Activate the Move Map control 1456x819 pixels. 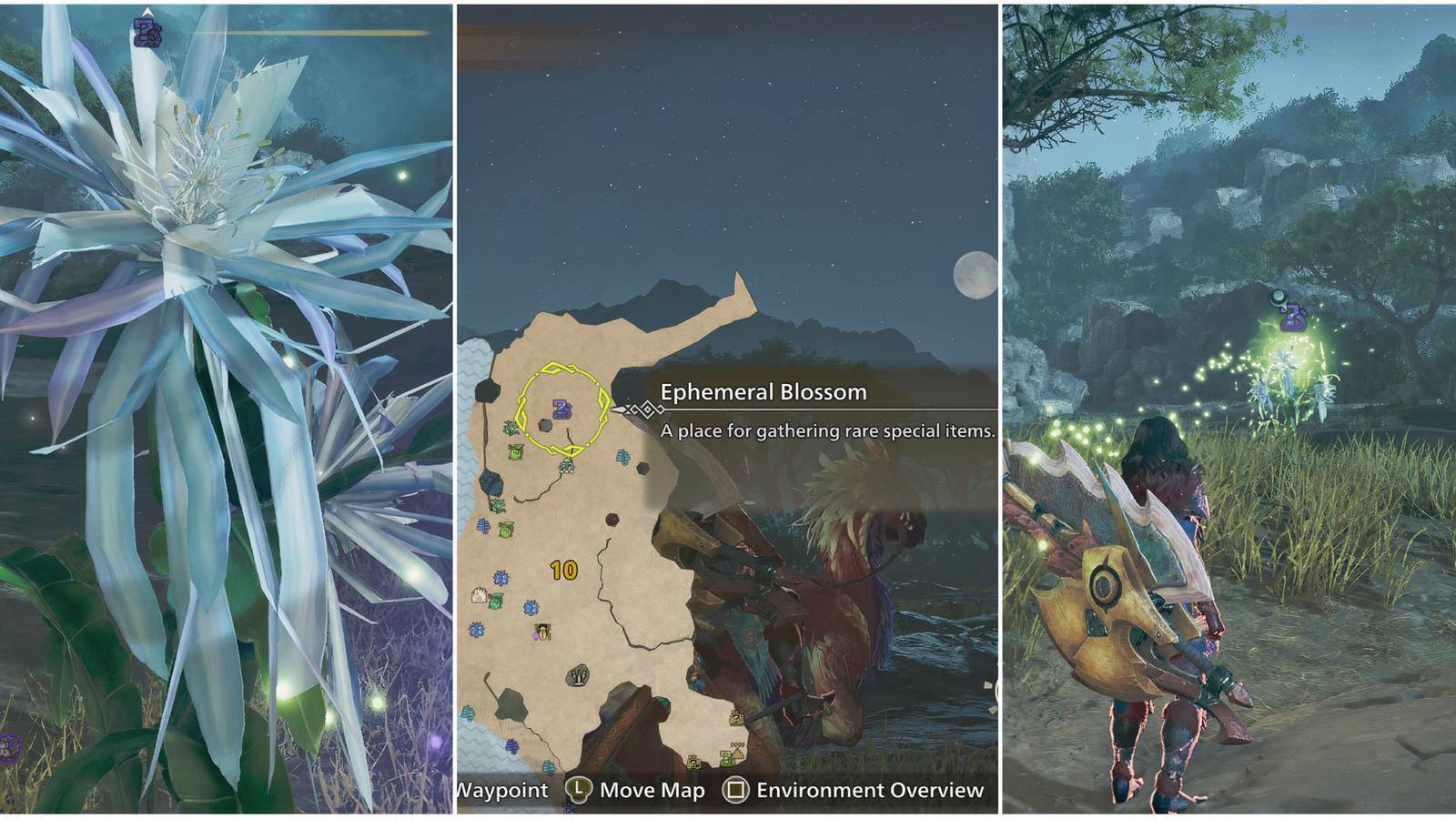(x=652, y=789)
